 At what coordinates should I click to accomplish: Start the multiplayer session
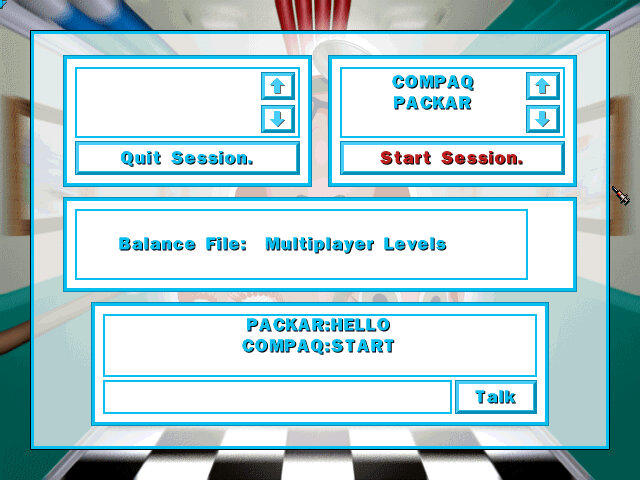click(x=452, y=158)
